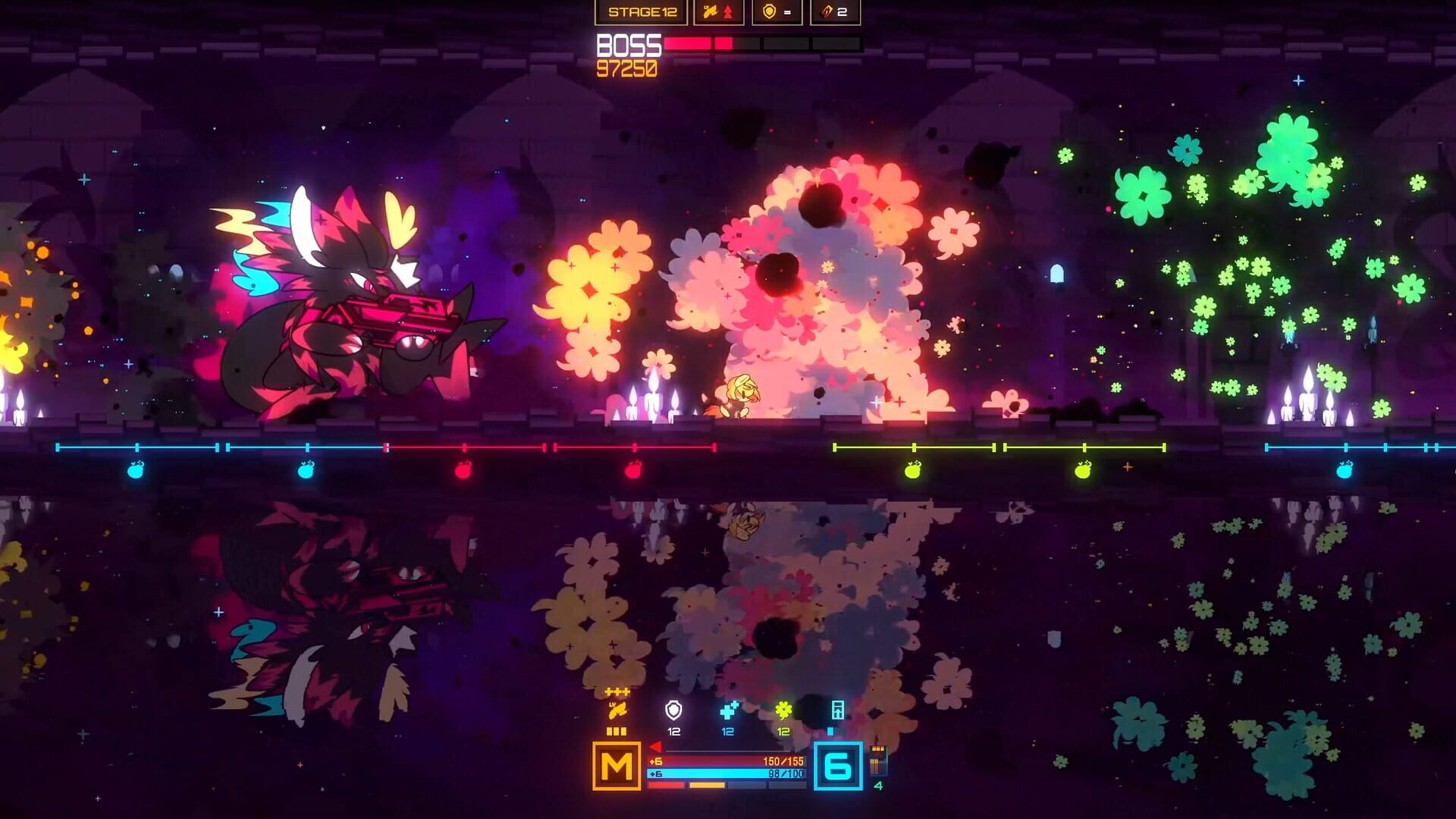Click the boss score 97250

click(x=629, y=68)
